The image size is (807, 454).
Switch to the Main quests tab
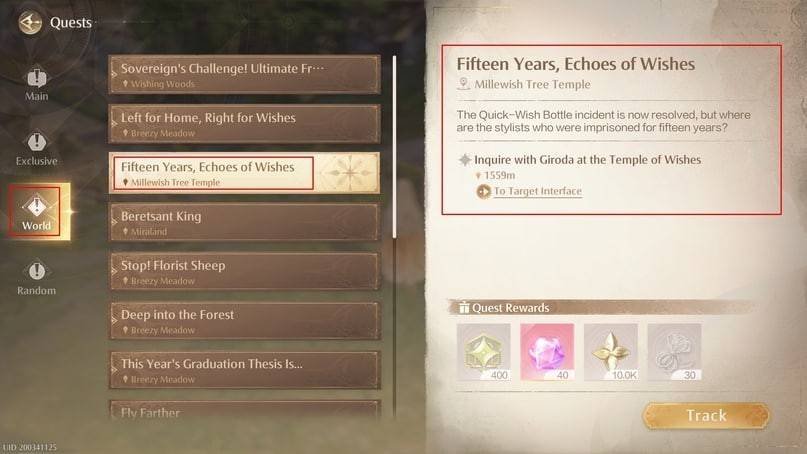click(x=36, y=84)
